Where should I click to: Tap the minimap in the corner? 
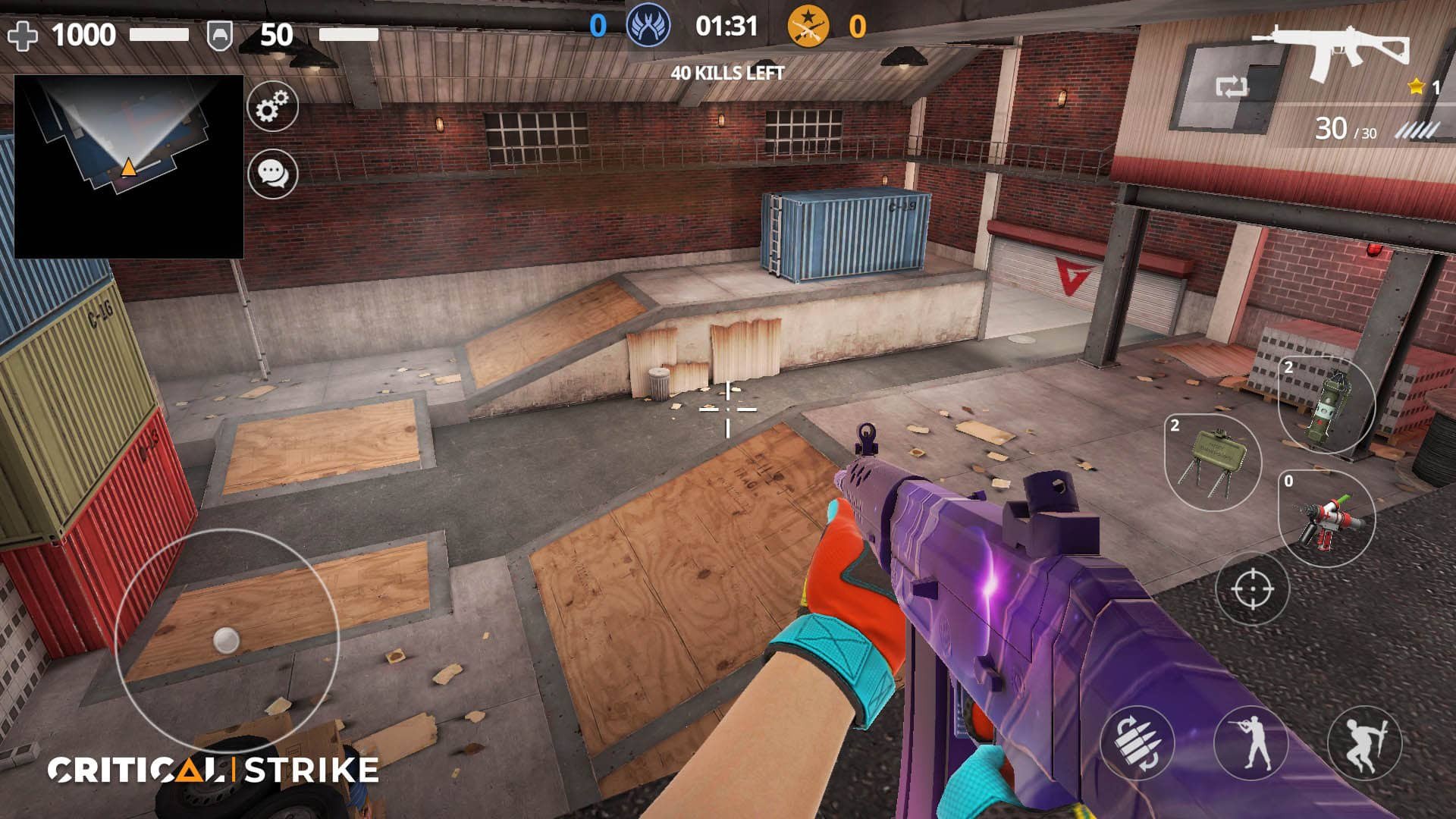coord(129,167)
